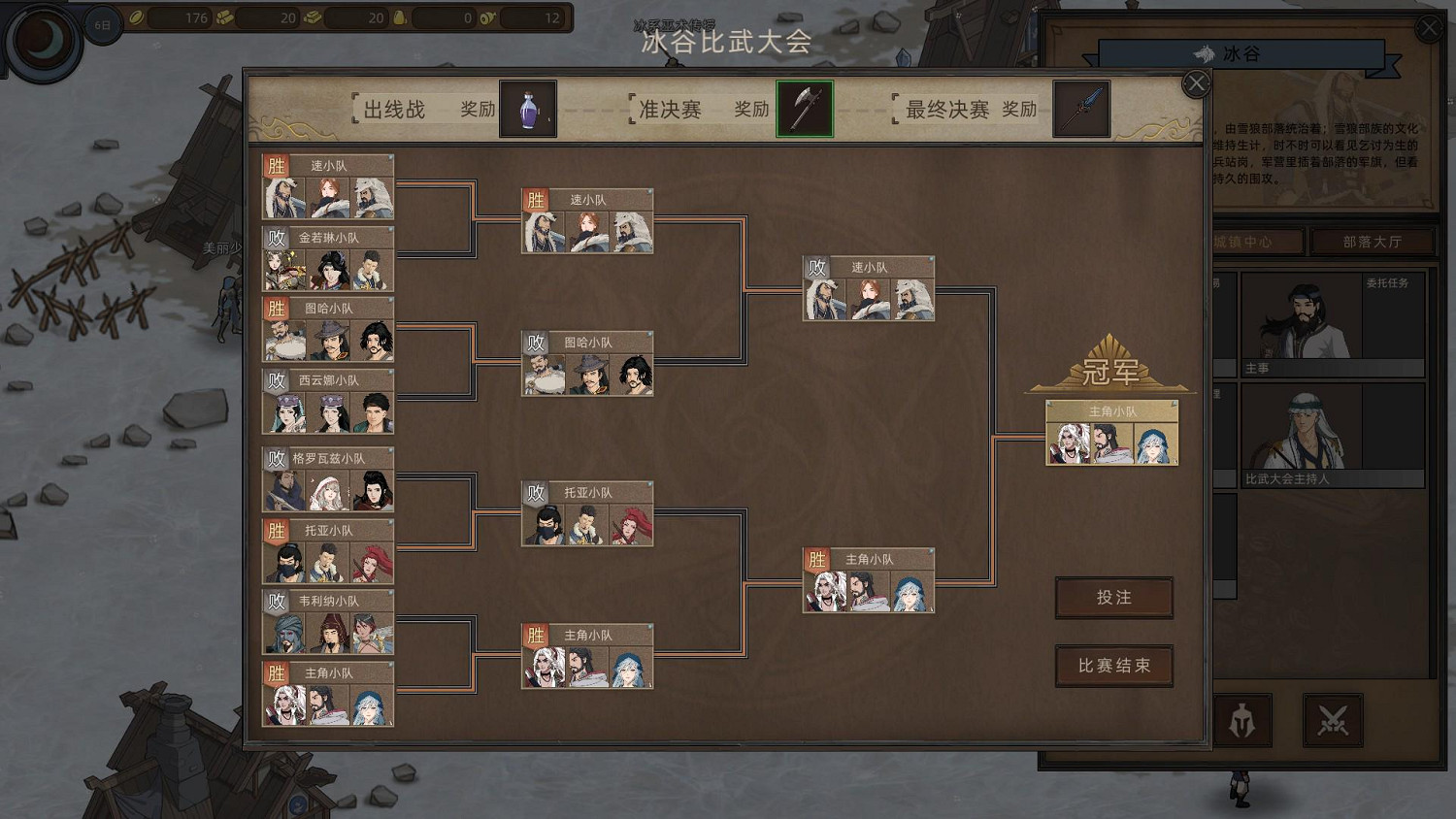Click the wood bundle resource icon
This screenshot has width=1456, height=819.
pyautogui.click(x=224, y=18)
